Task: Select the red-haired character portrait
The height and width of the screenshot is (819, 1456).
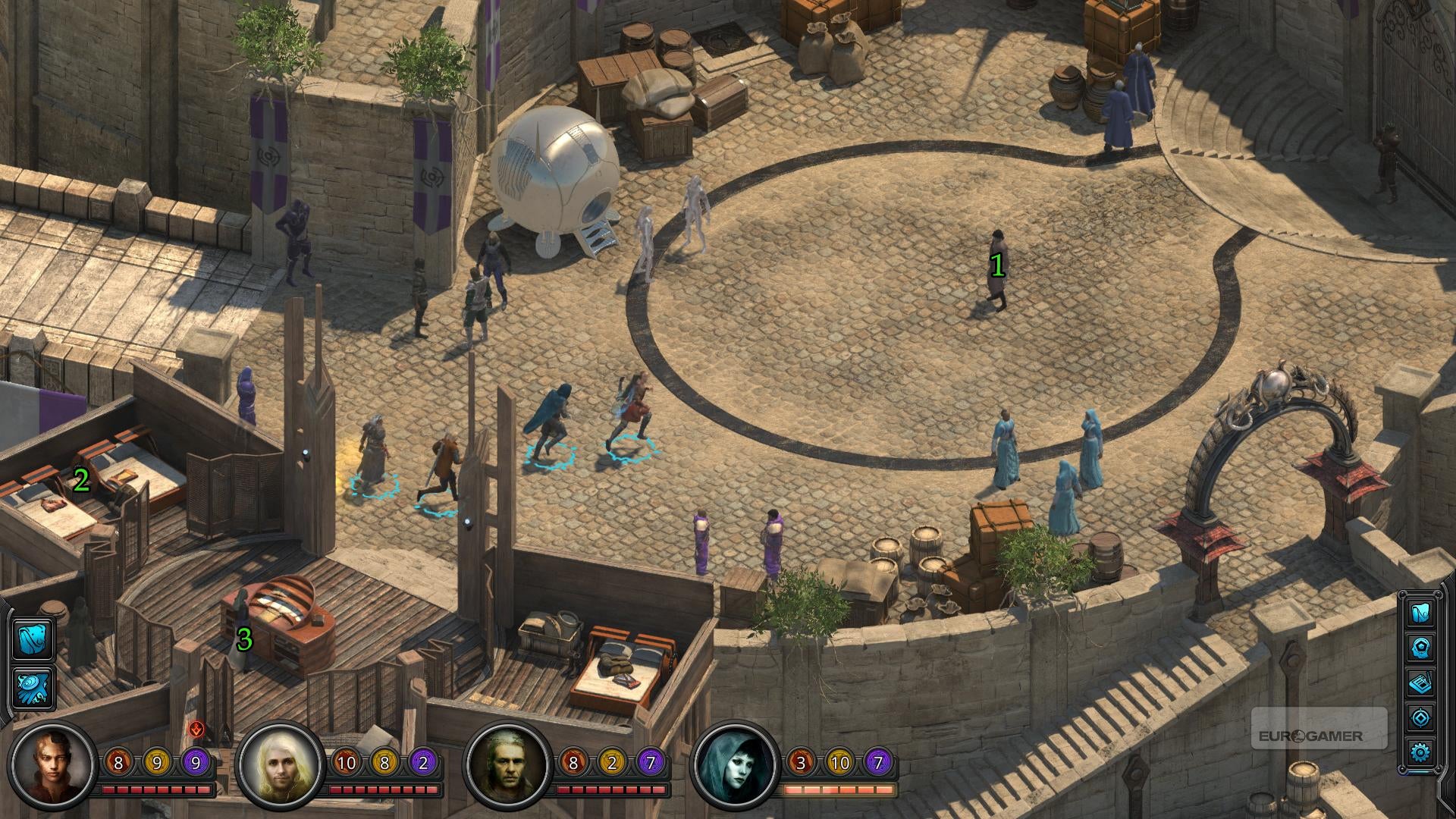Action: click(52, 765)
